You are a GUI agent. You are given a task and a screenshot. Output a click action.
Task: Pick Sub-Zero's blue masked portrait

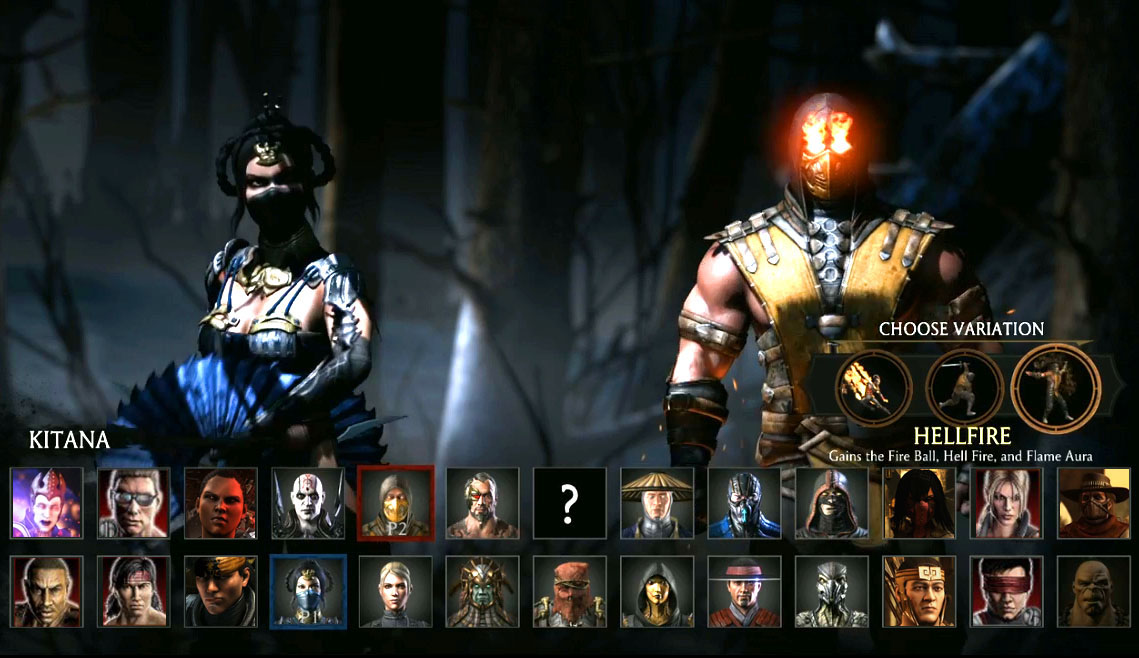point(744,502)
